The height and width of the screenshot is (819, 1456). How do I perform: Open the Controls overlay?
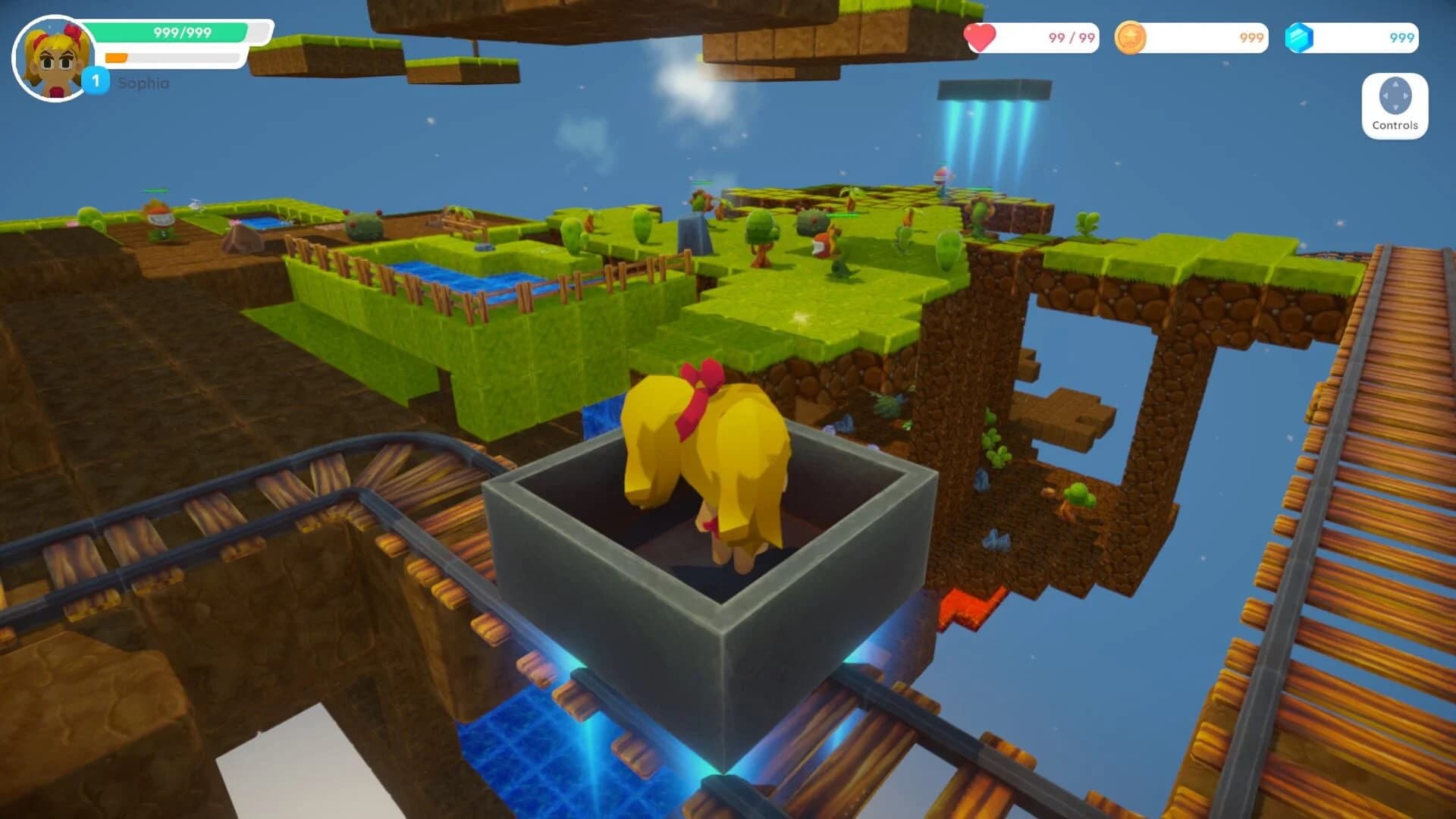click(1394, 106)
